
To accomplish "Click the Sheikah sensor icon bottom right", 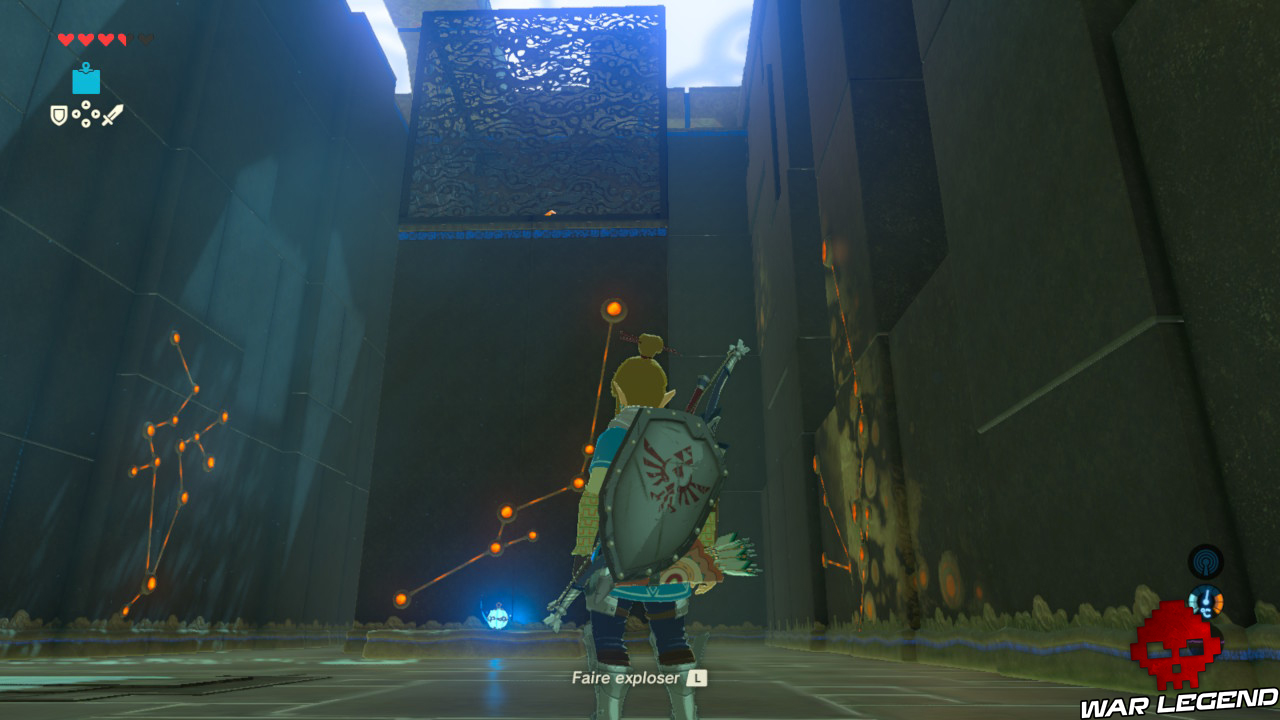I will pos(1205,563).
